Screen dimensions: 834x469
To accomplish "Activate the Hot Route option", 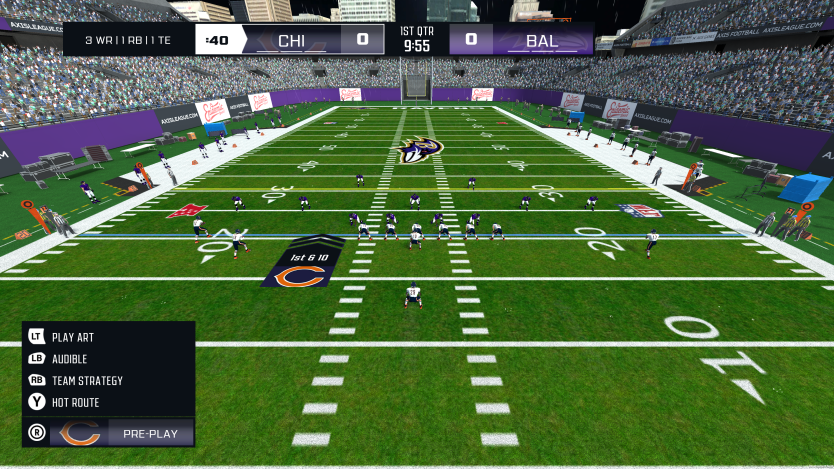I will [x=75, y=402].
